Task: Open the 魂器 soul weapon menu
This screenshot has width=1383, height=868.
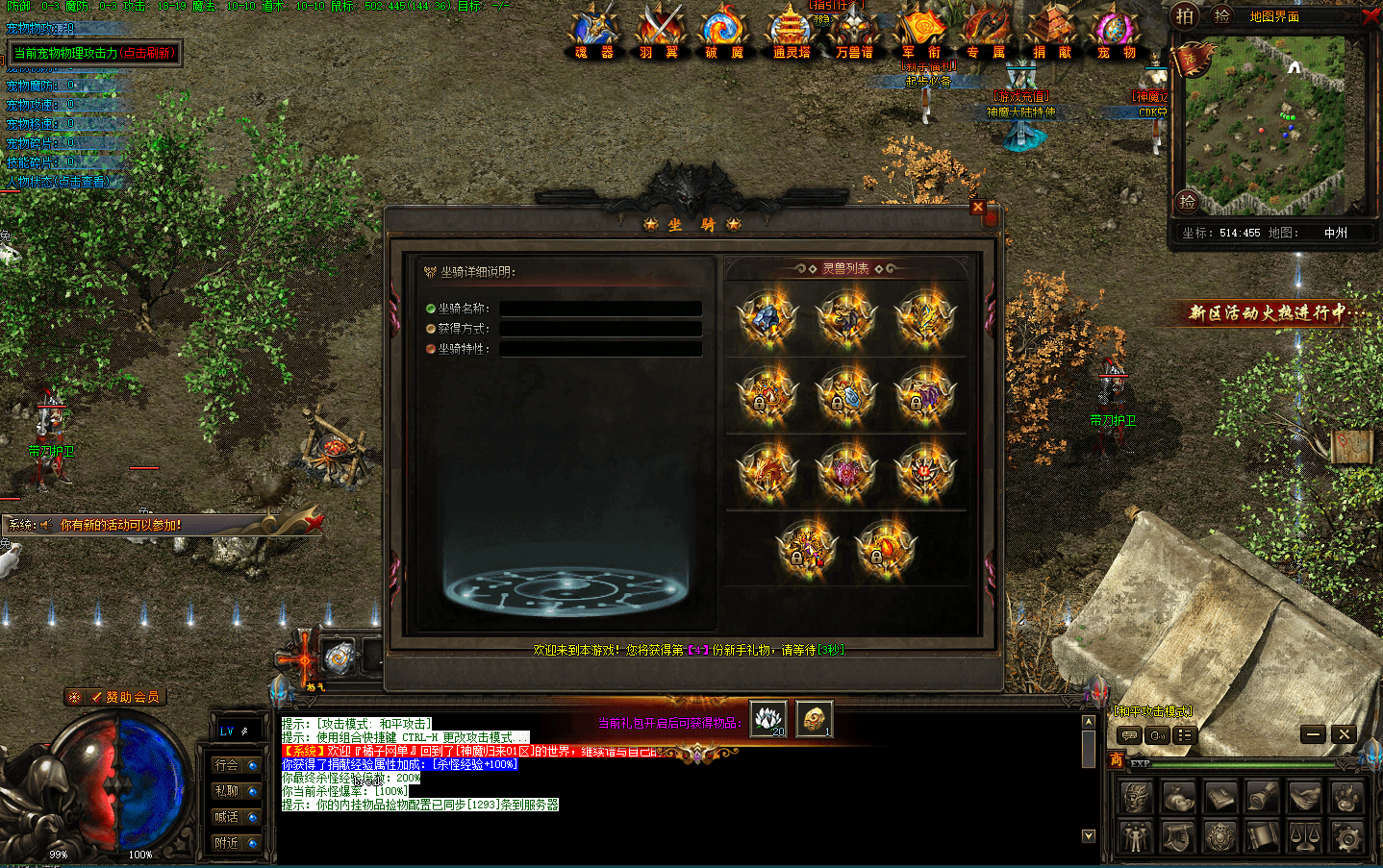Action: (x=594, y=33)
